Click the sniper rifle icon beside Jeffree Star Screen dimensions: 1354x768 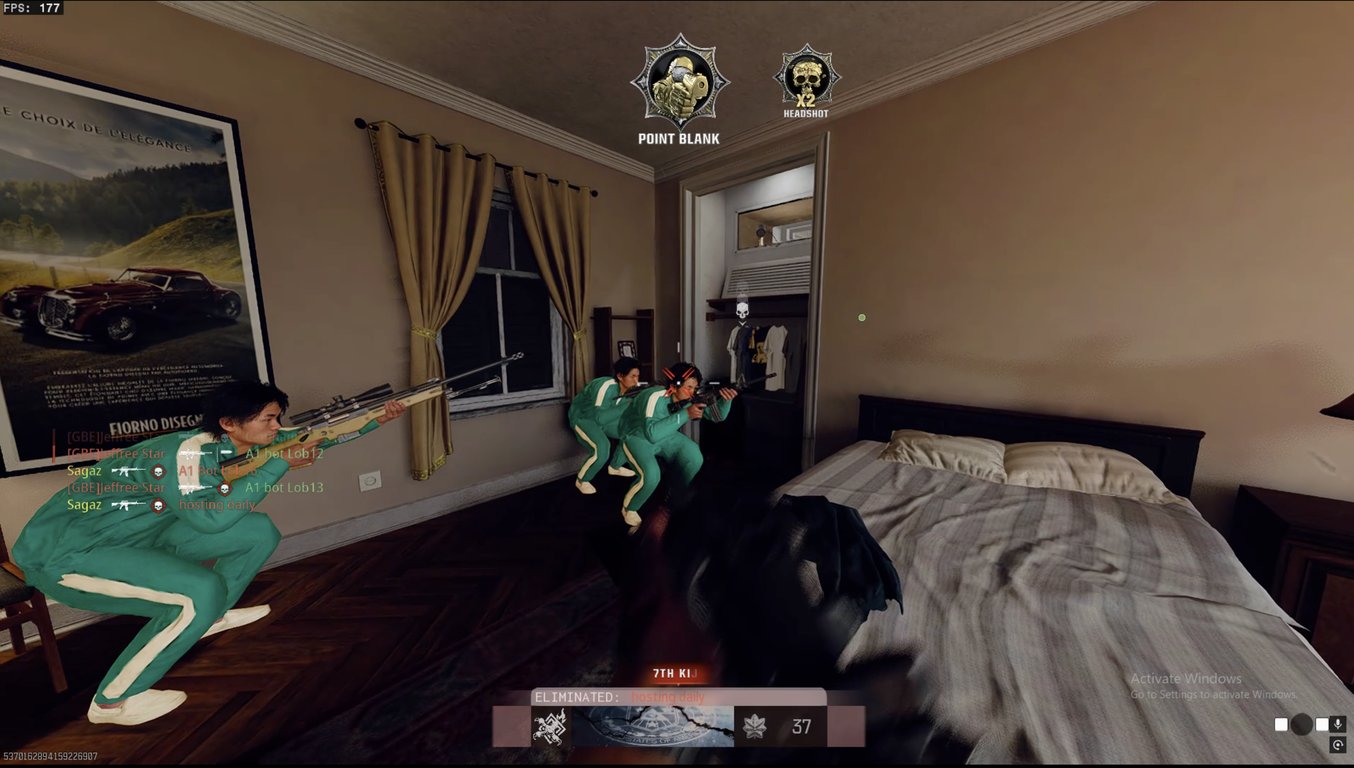194,488
